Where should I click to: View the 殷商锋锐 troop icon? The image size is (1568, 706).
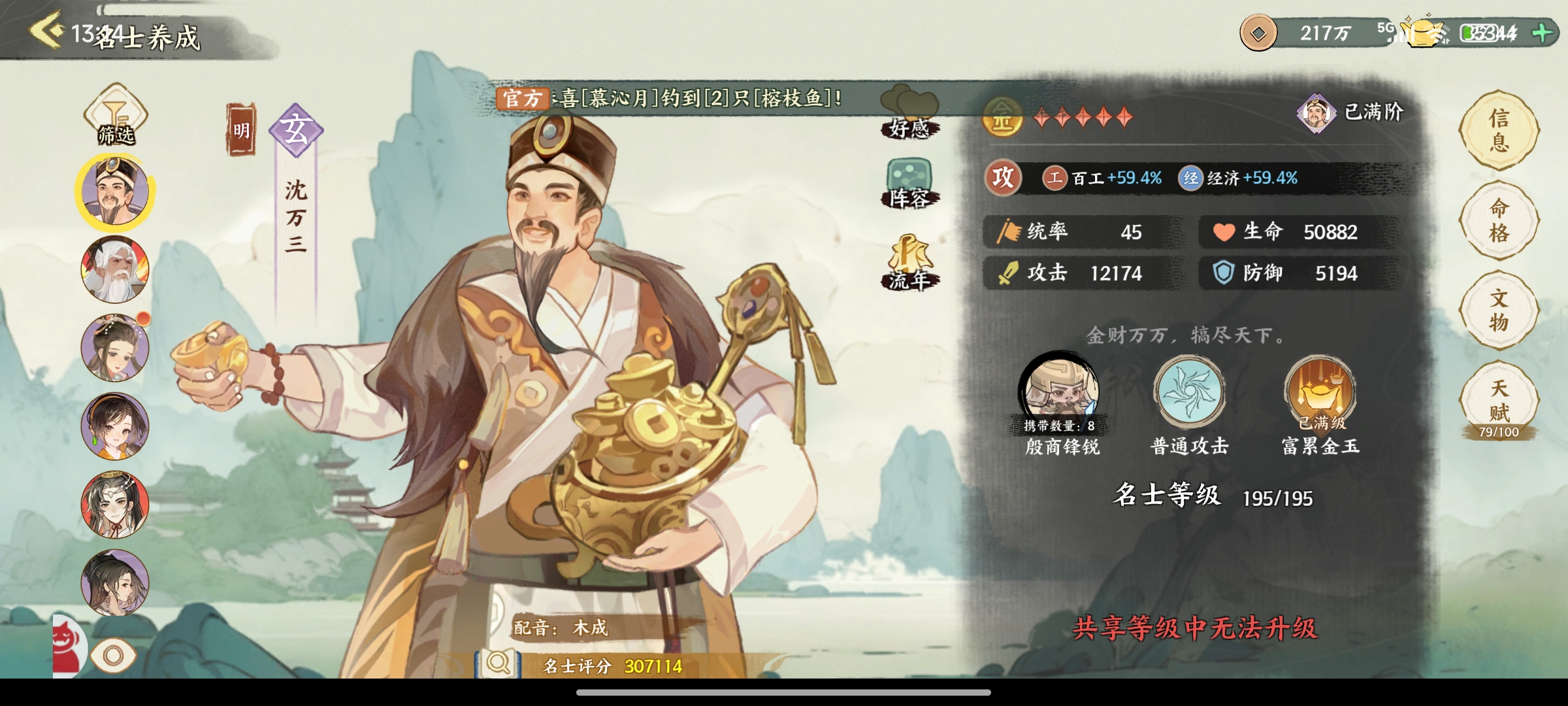coord(1059,391)
